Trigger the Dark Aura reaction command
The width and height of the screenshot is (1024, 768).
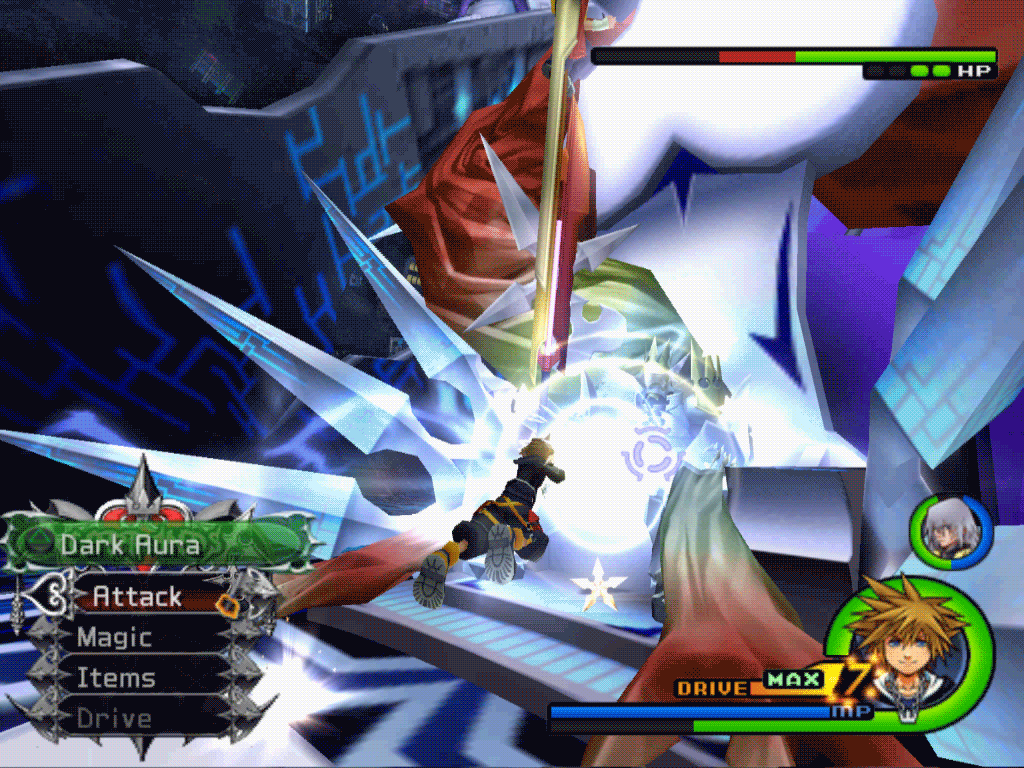(x=130, y=545)
